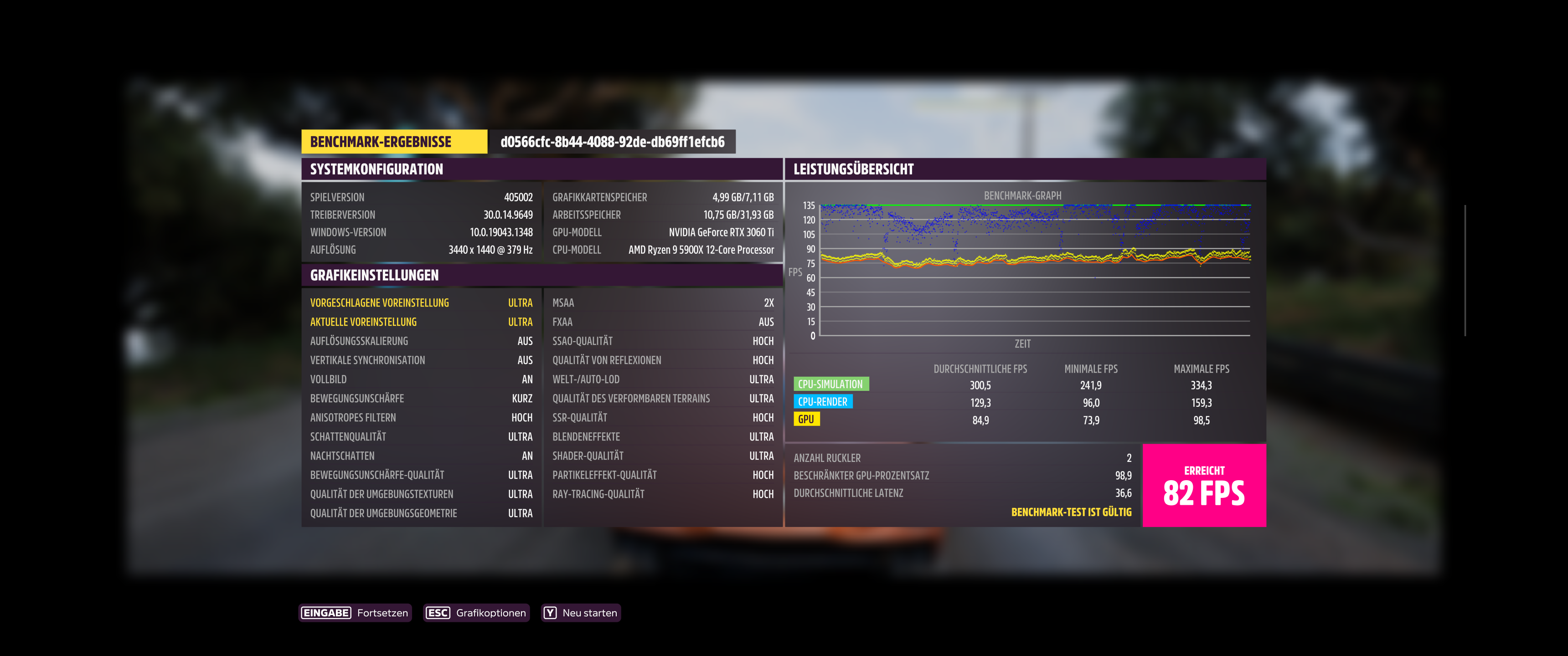The height and width of the screenshot is (656, 1568).
Task: Click Fortsetzen to continue
Action: click(383, 613)
